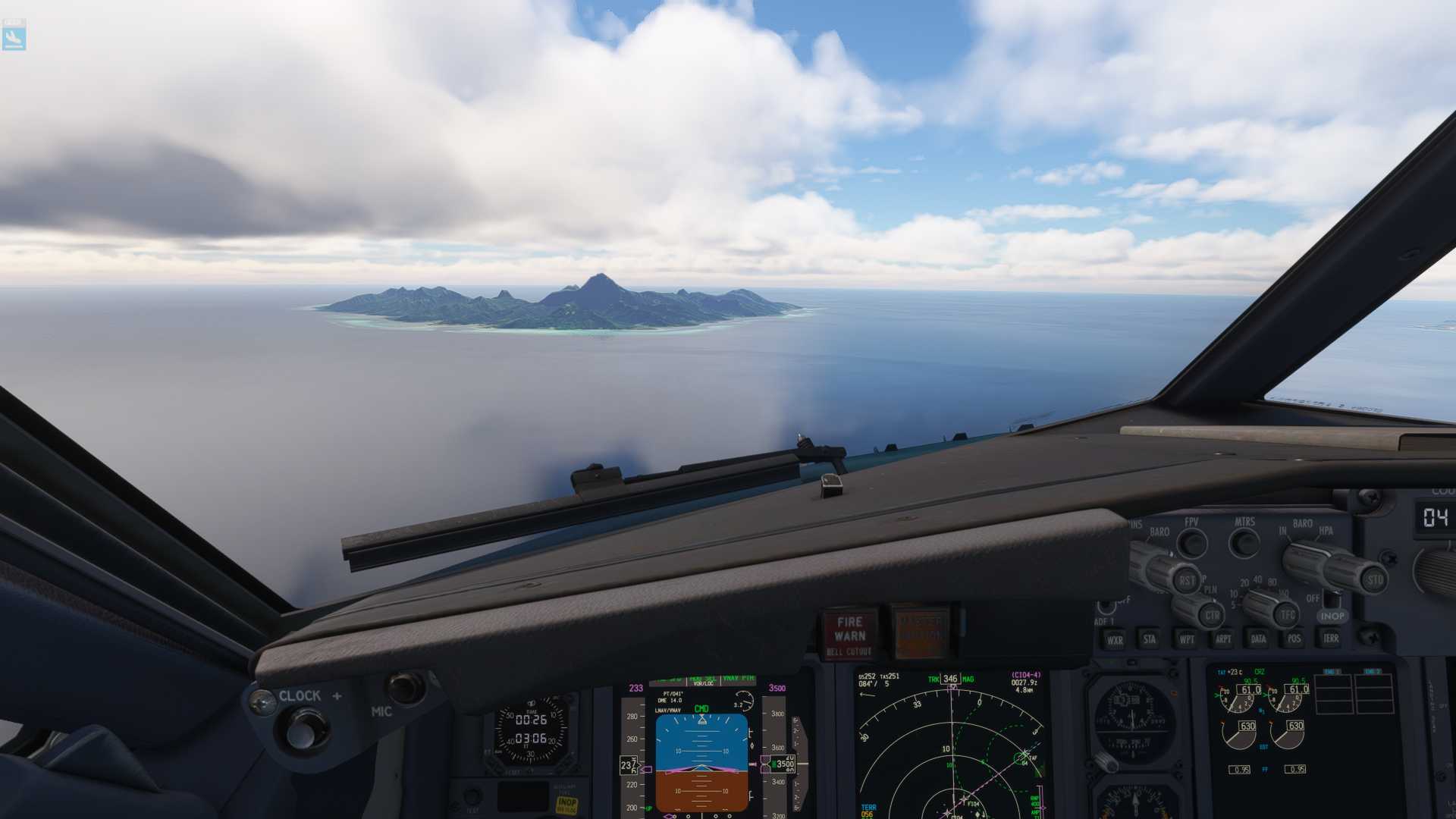
Task: Show traffic using the TFC knob
Action: point(1287,613)
